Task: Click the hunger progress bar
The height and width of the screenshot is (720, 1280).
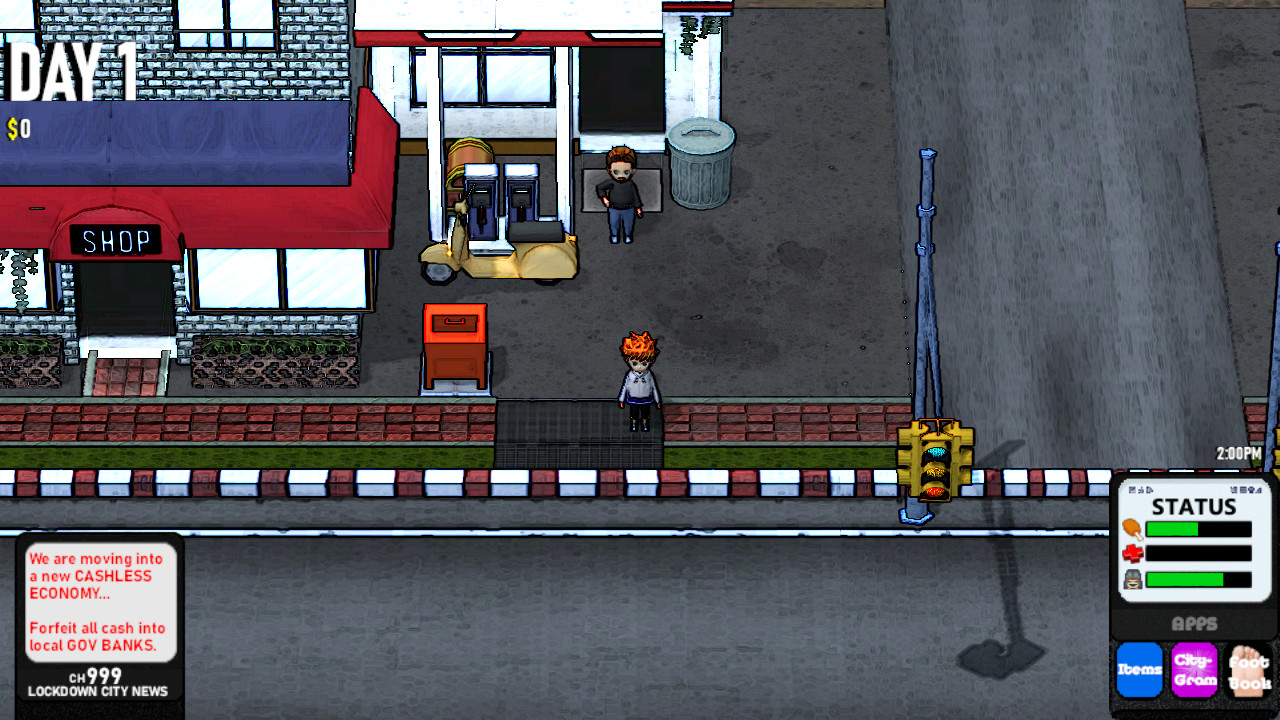Action: 1199,528
